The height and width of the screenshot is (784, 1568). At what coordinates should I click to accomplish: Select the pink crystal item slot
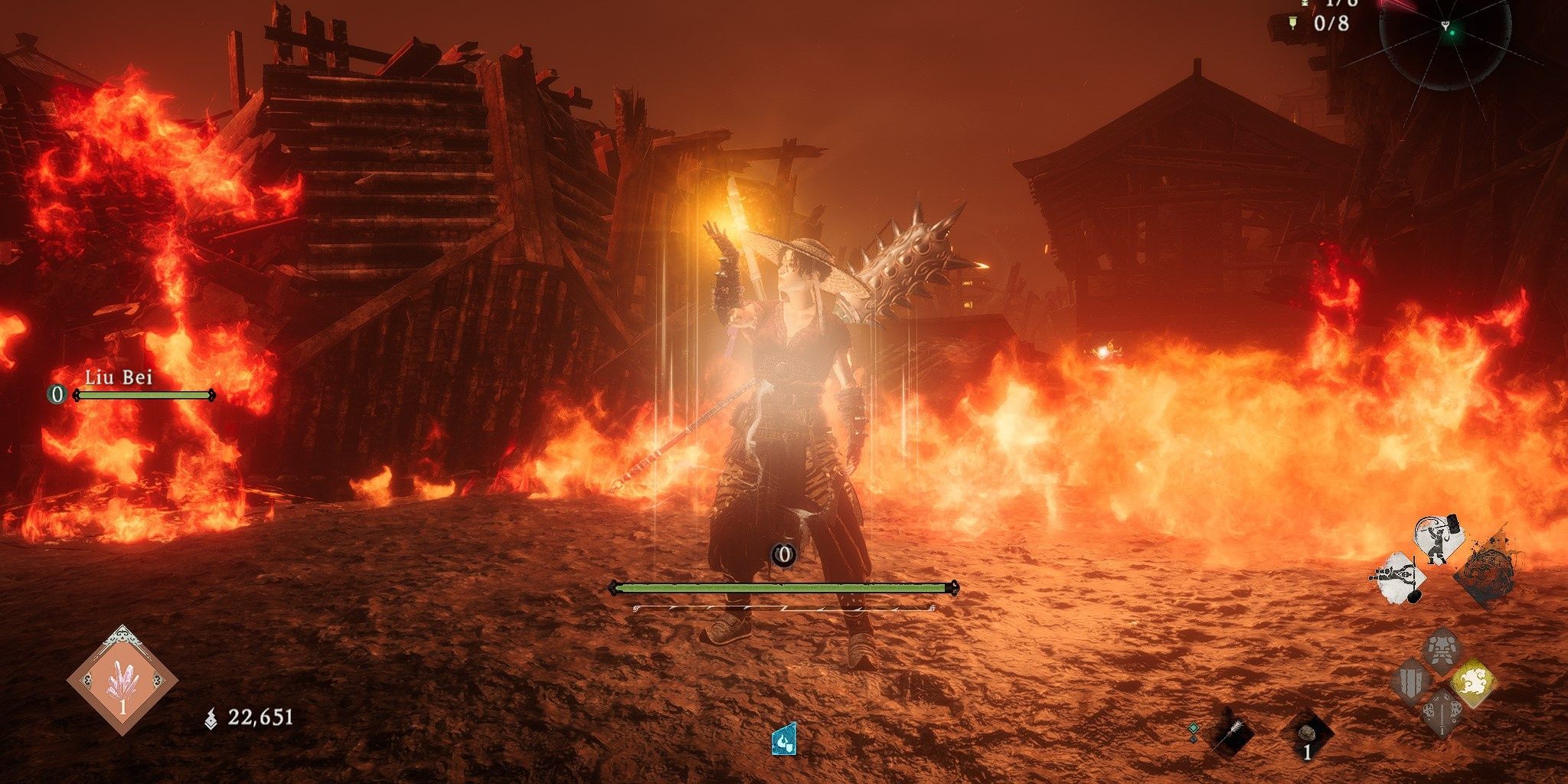(122, 680)
